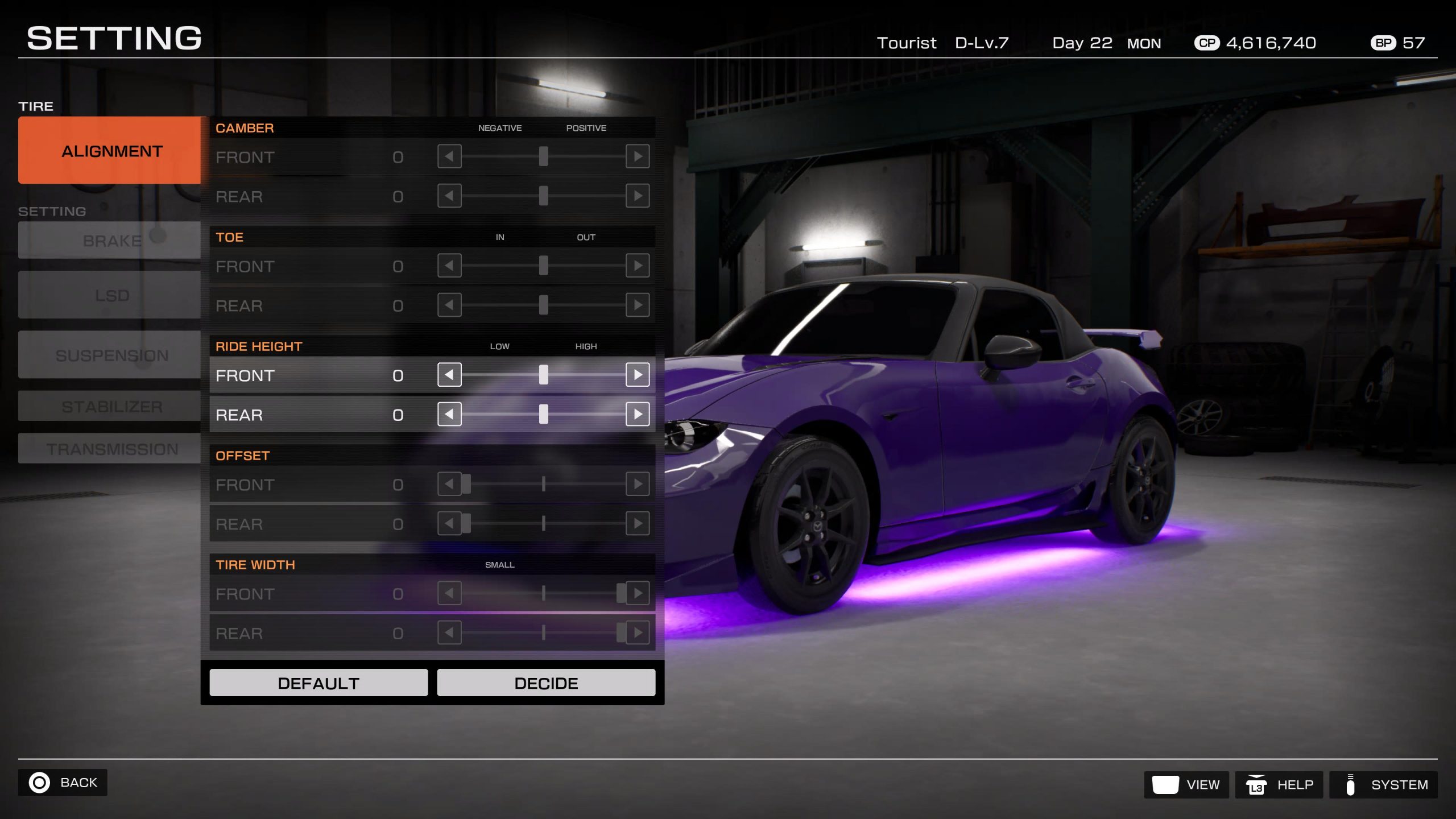Lower rear ride height using left arrow
The height and width of the screenshot is (819, 1456).
coord(449,415)
